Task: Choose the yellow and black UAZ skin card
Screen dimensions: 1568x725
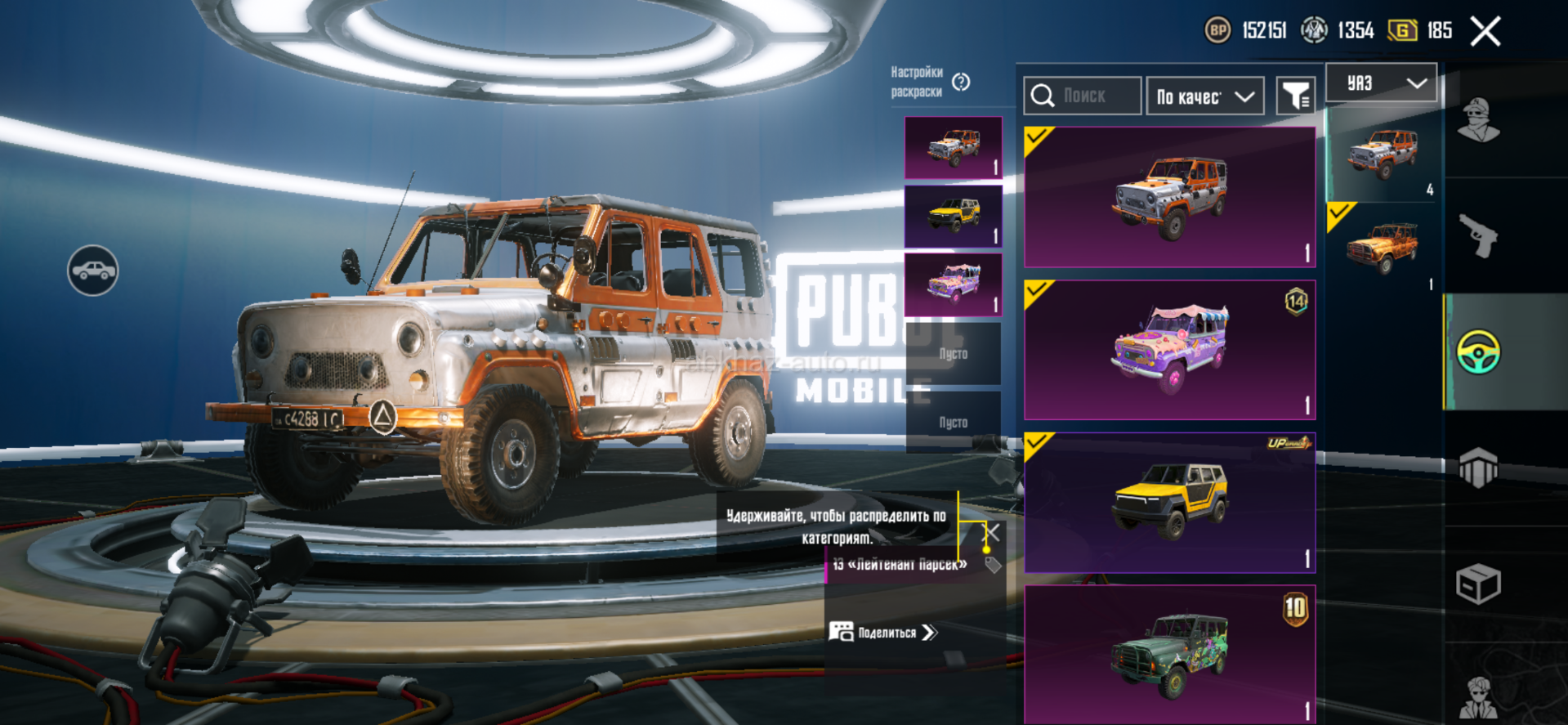Action: [1169, 503]
